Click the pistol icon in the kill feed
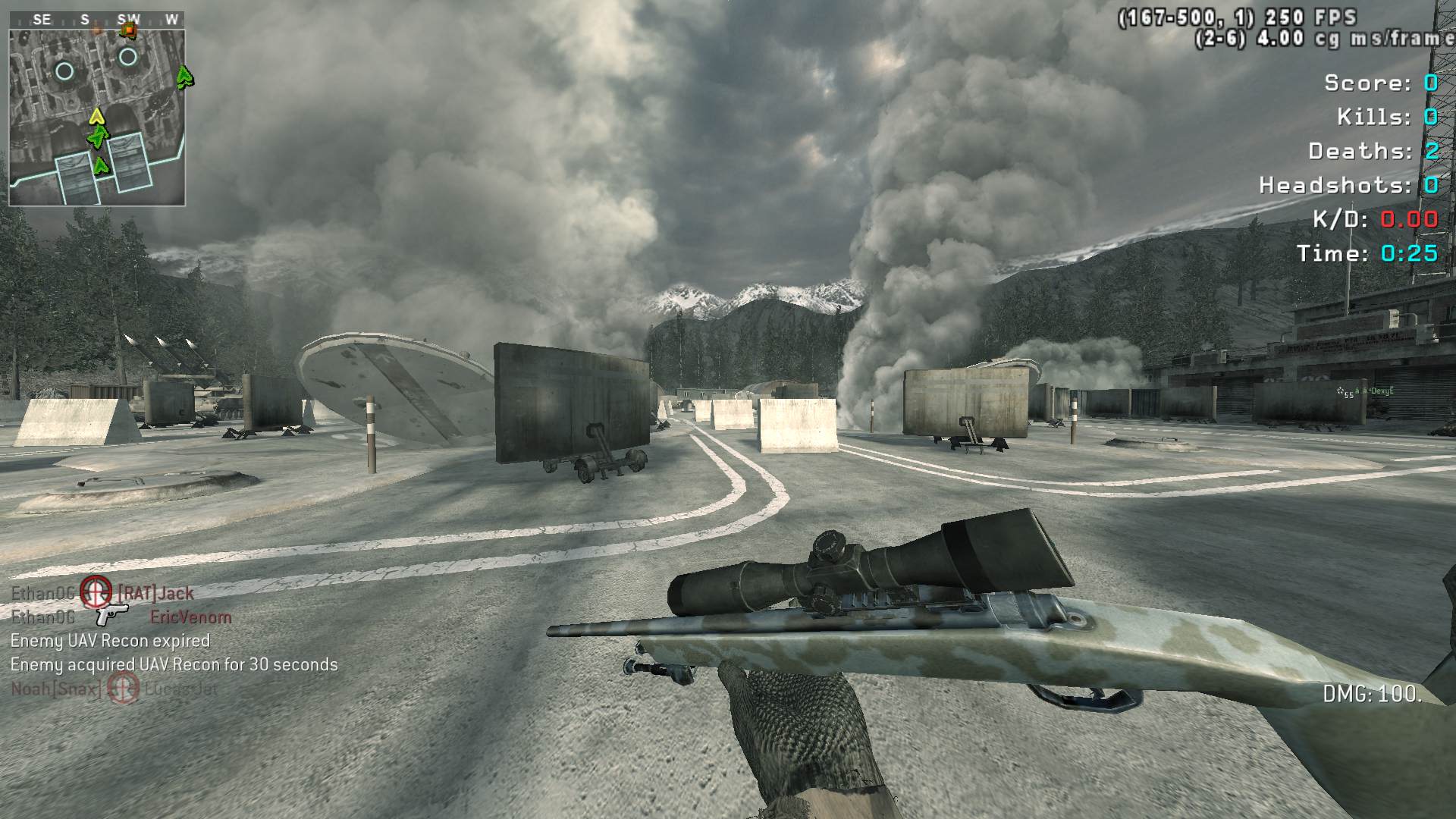Screen dimensions: 1456x819 pyautogui.click(x=111, y=615)
